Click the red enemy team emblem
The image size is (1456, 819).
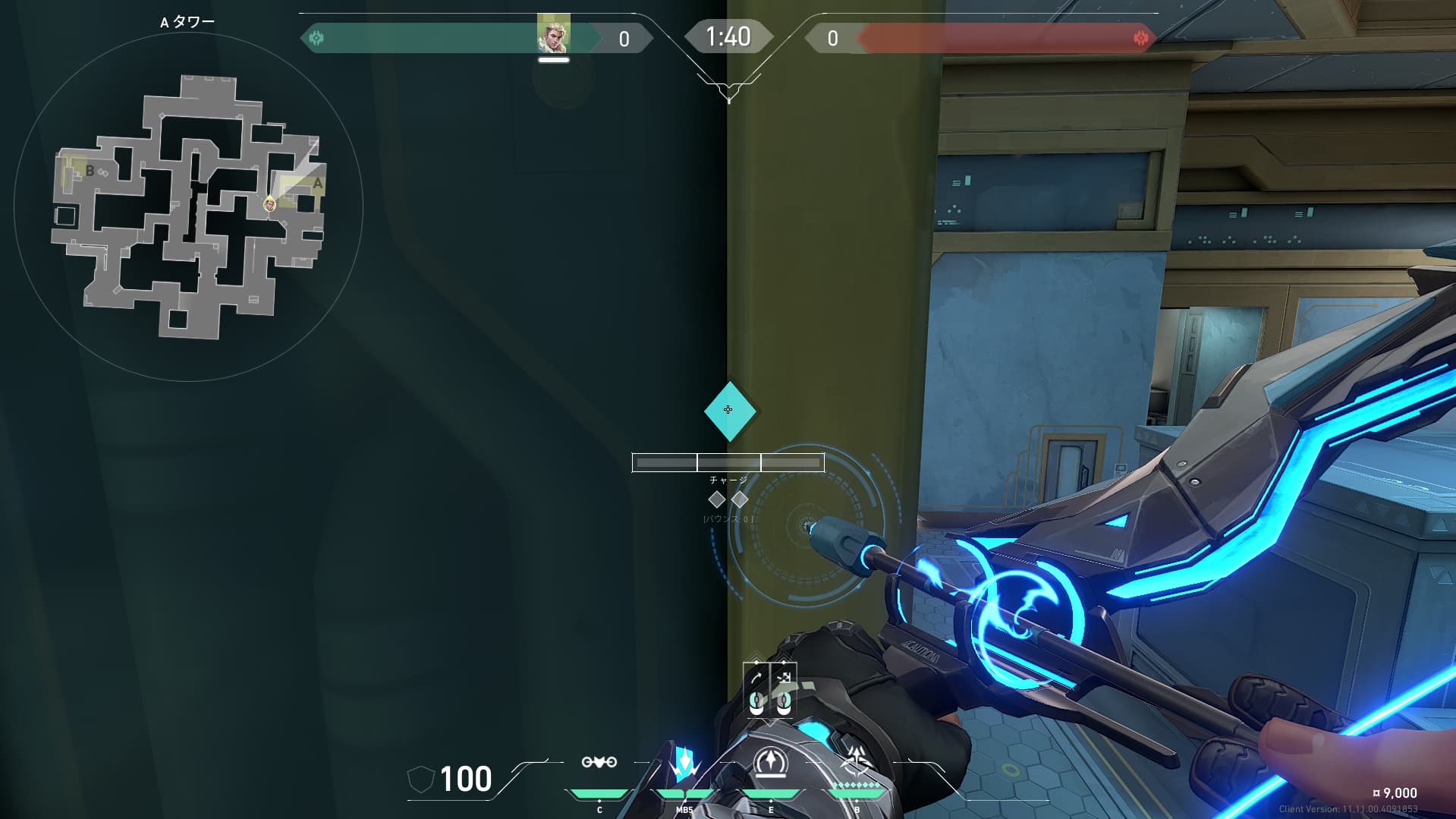1140,38
